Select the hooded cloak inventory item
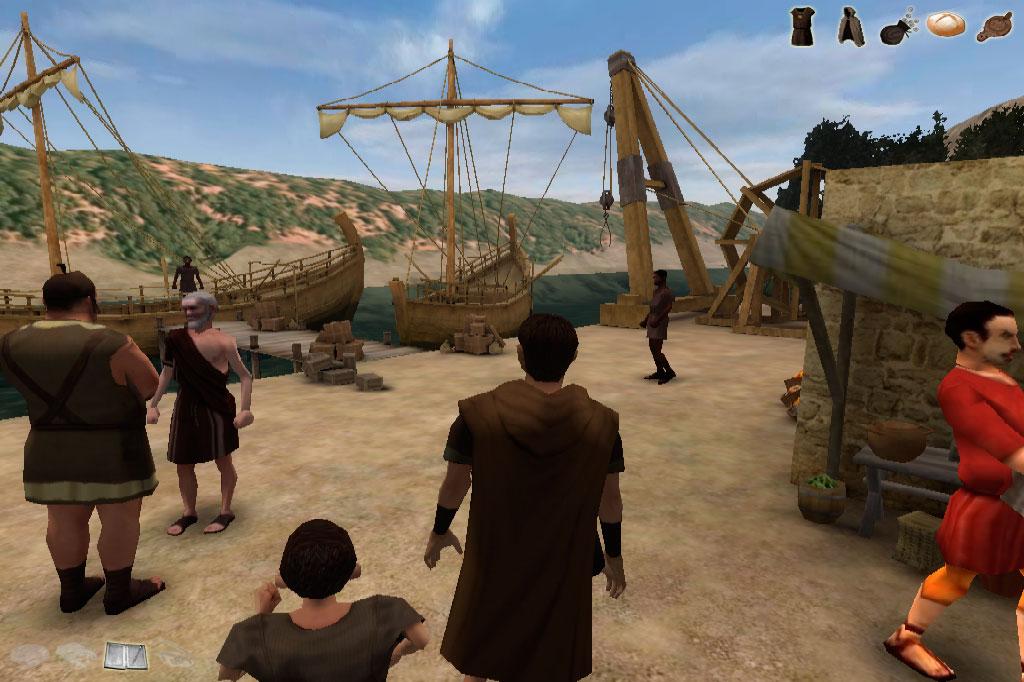The image size is (1024, 682). pyautogui.click(x=850, y=27)
